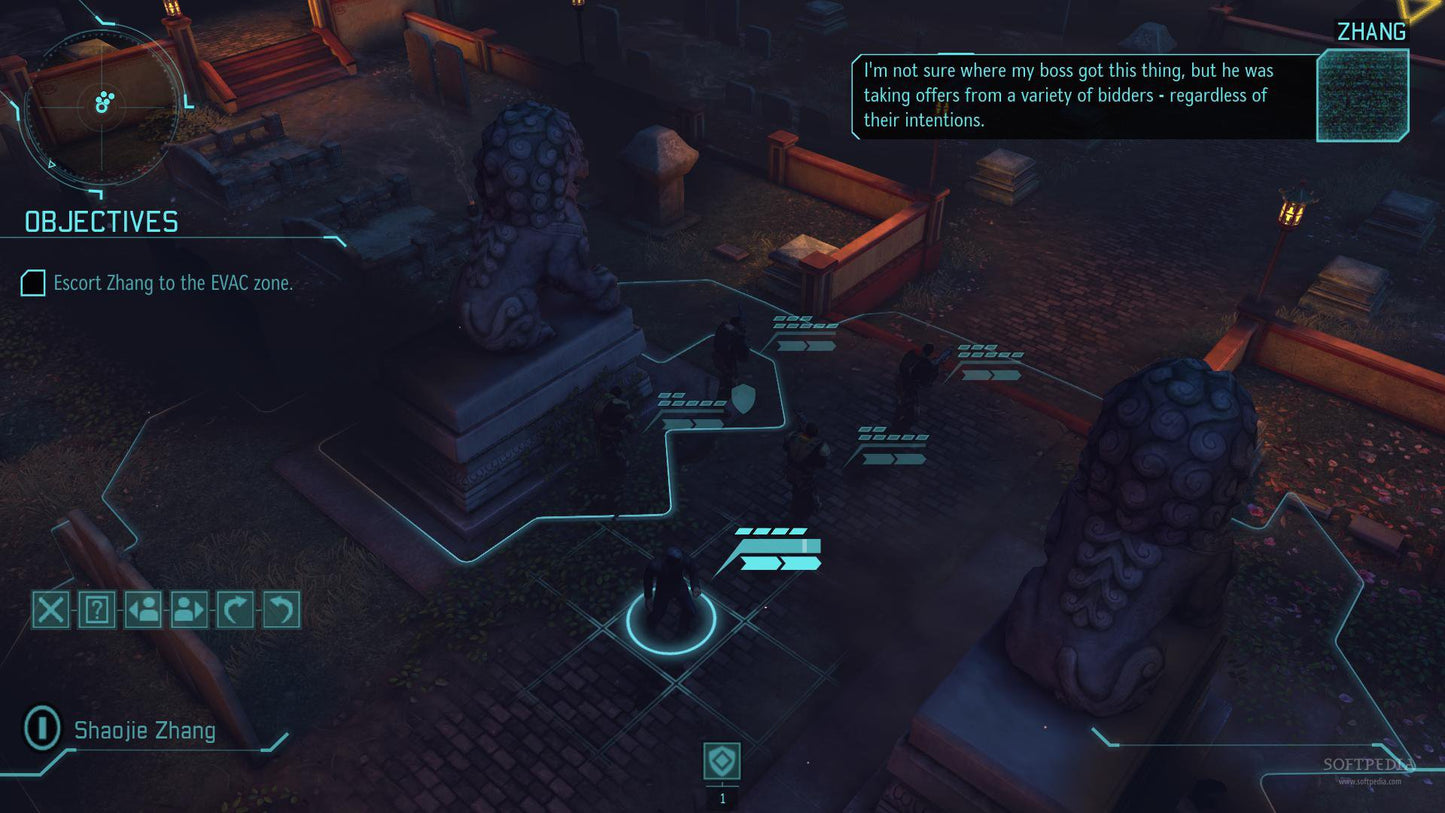This screenshot has height=813, width=1445.
Task: Click the hotkey 1 label under Hunker Down
Action: 722,797
